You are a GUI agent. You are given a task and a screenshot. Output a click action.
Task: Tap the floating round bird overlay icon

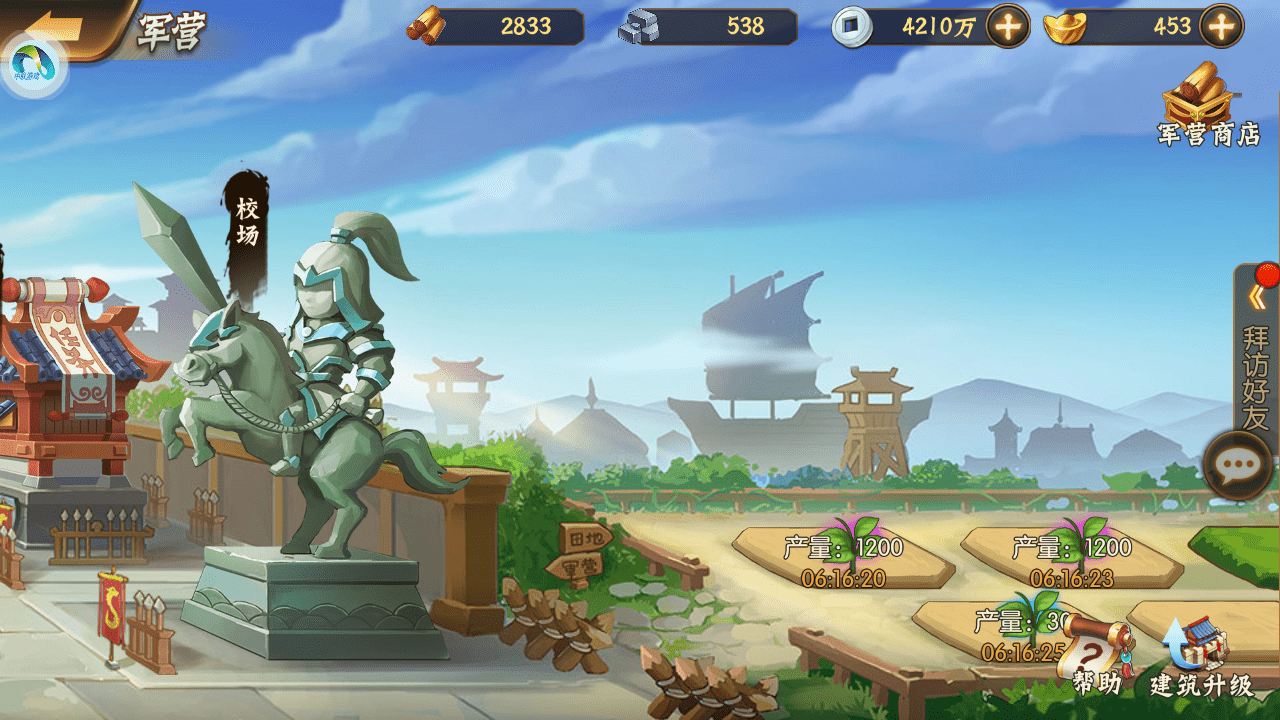click(x=35, y=65)
